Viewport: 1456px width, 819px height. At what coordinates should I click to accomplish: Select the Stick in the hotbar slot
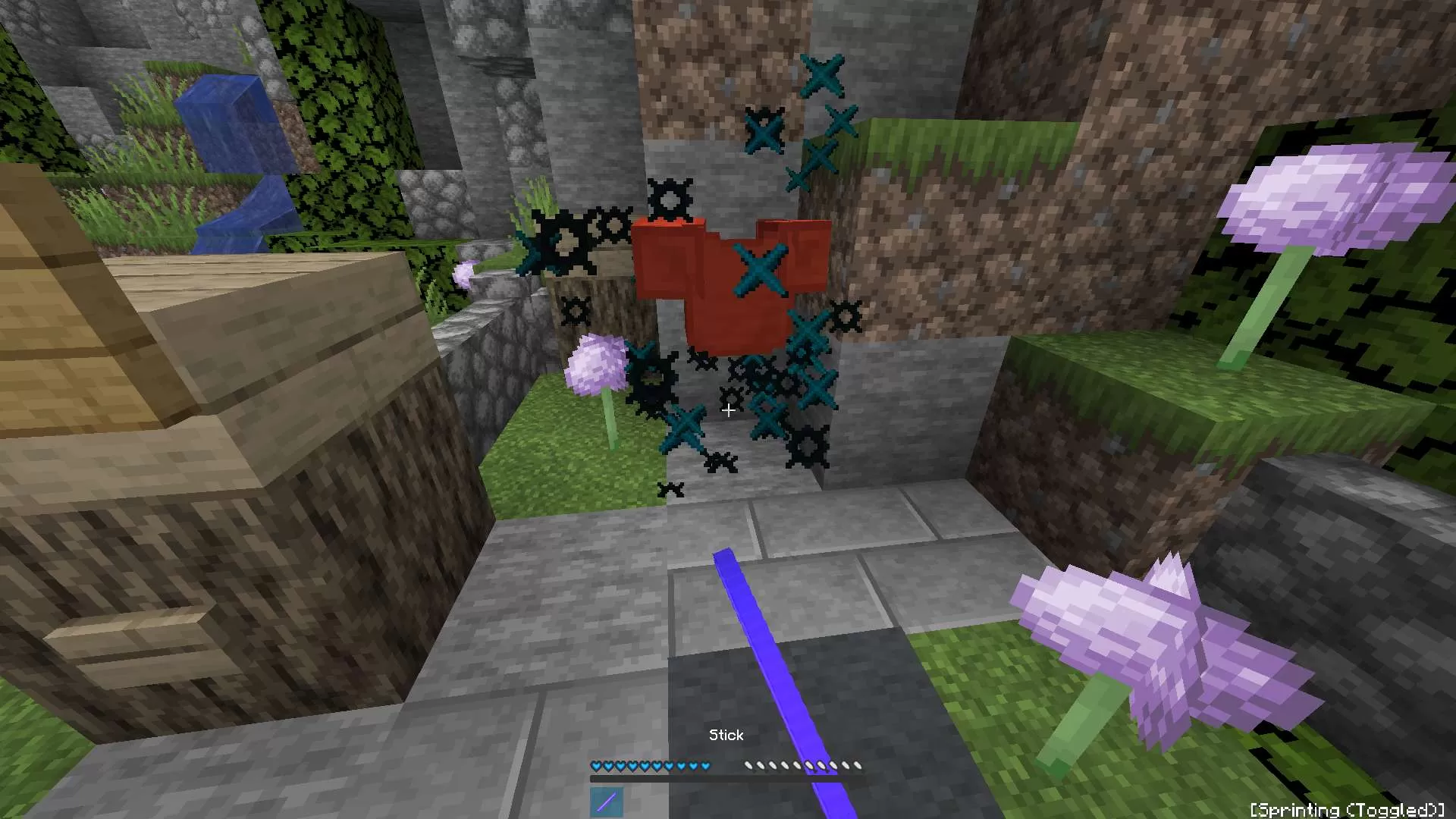pos(605,802)
